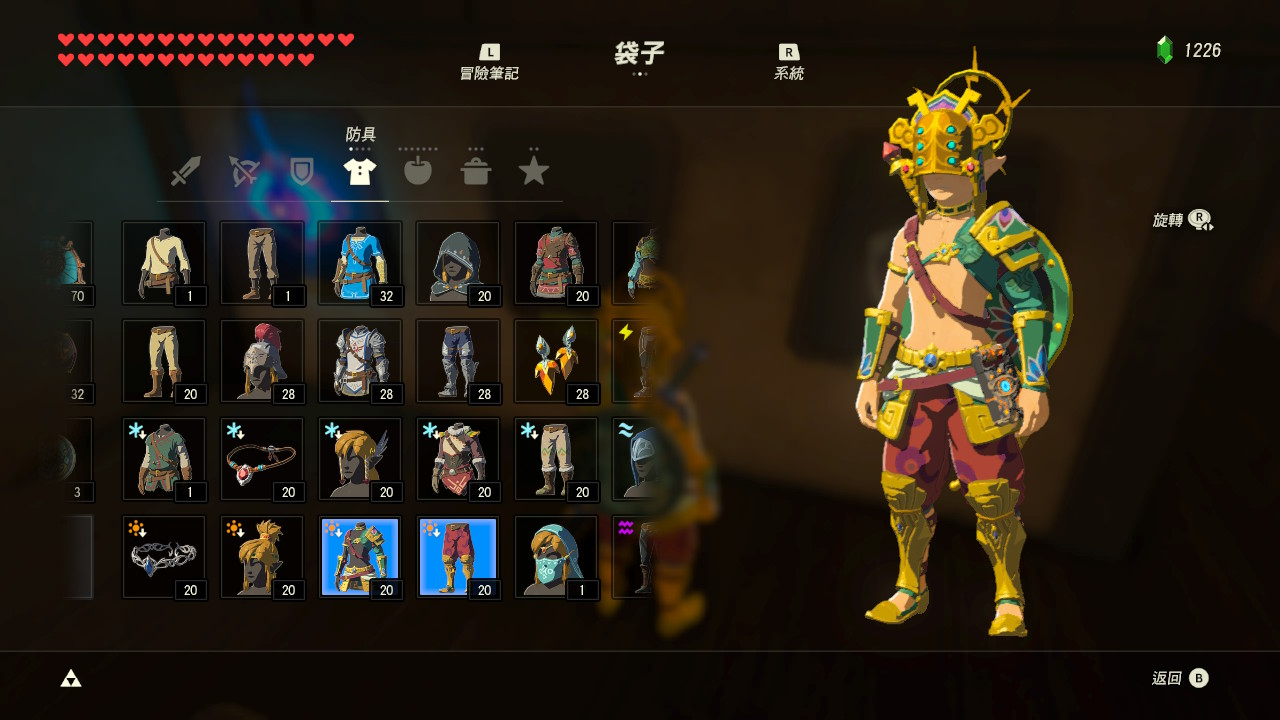Switch to the shields category icon
The width and height of the screenshot is (1280, 720).
pos(302,170)
